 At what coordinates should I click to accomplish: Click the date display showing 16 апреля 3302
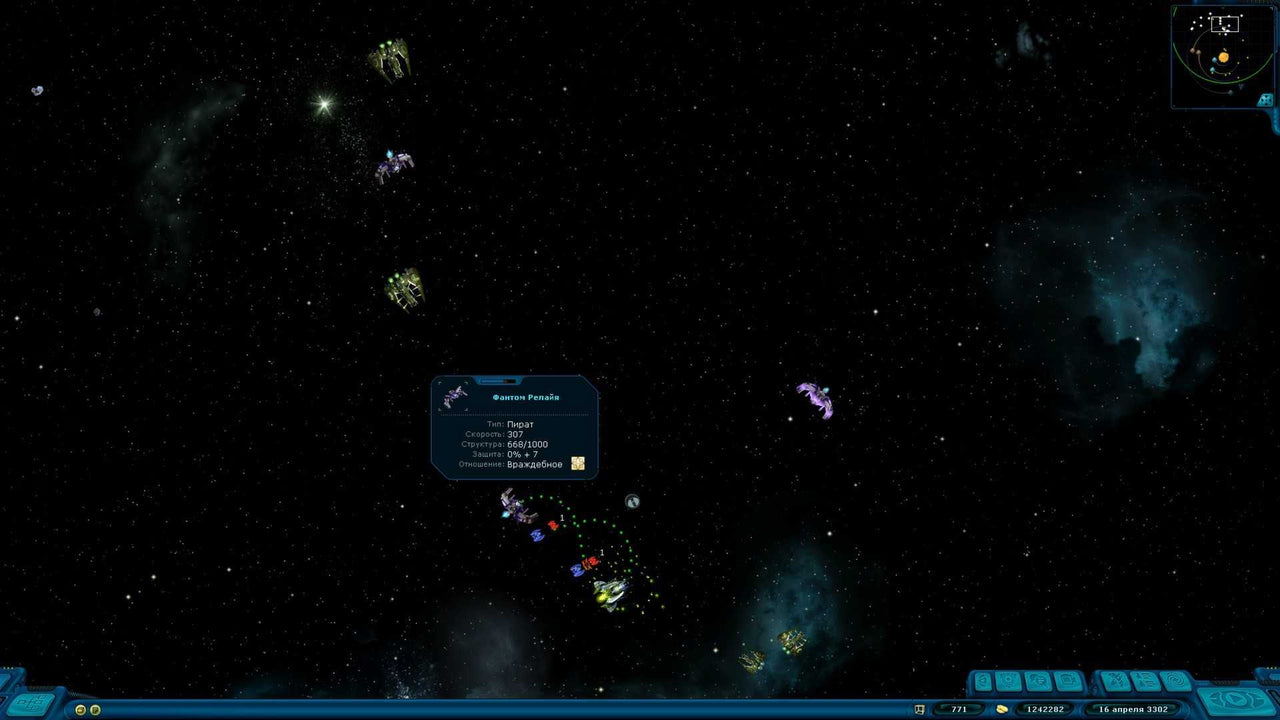point(1135,708)
